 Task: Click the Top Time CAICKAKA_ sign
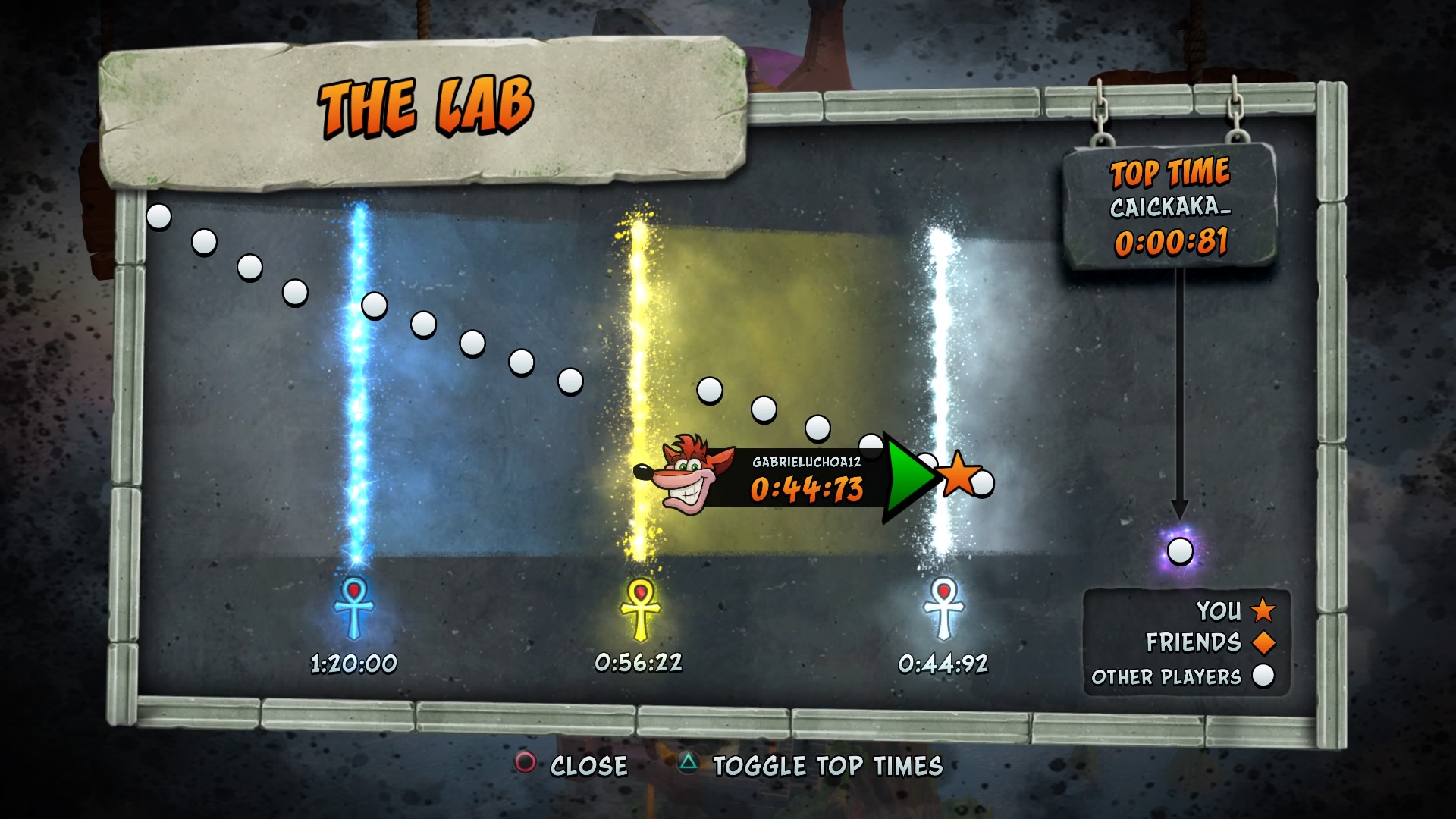[x=1170, y=206]
